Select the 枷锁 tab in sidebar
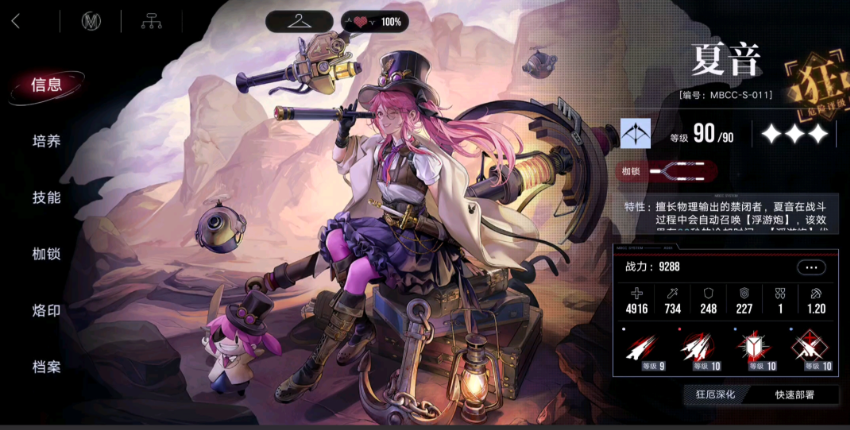This screenshot has height=430, width=850. (47, 254)
